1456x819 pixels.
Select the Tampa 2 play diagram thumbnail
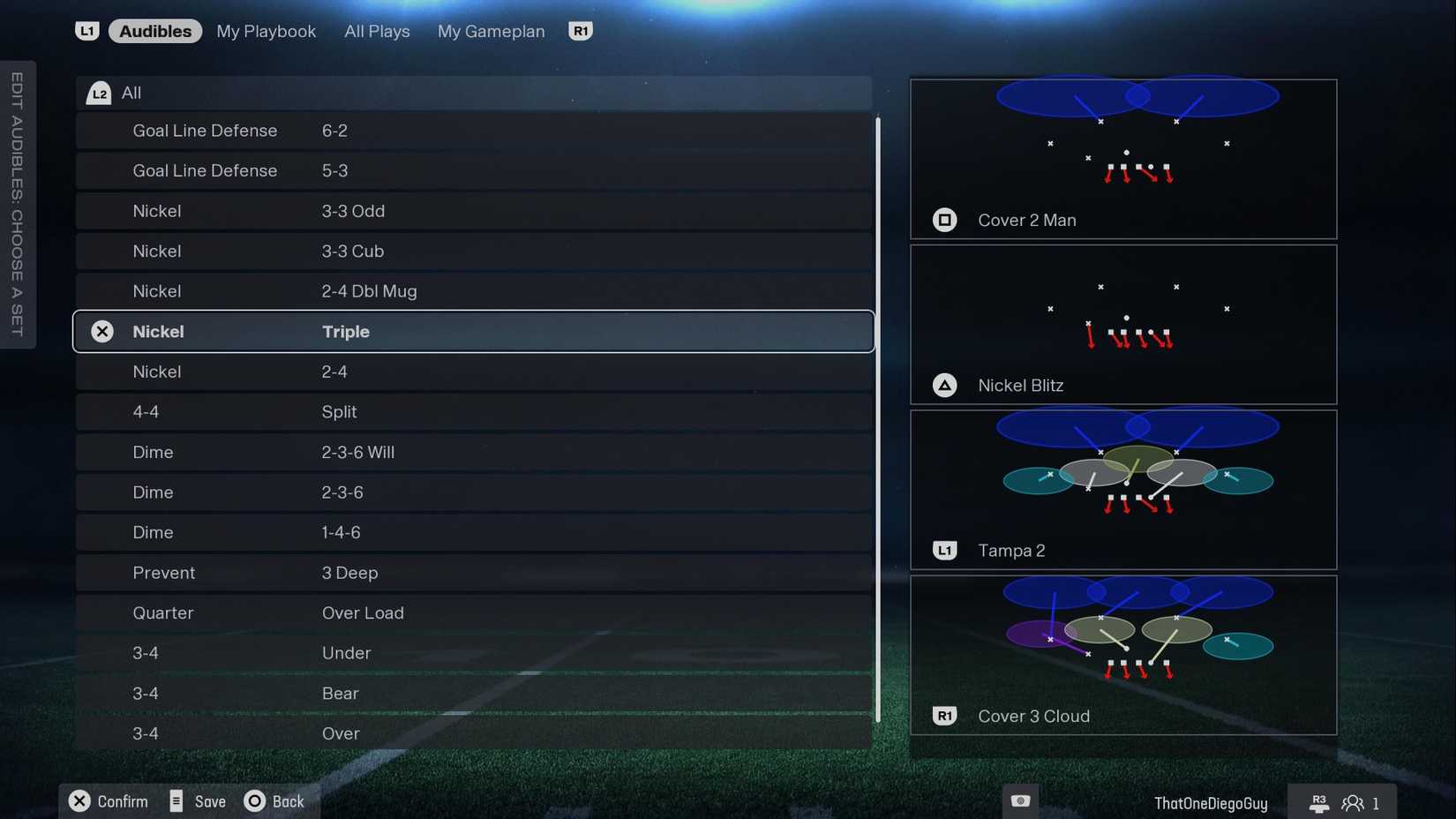click(x=1123, y=481)
